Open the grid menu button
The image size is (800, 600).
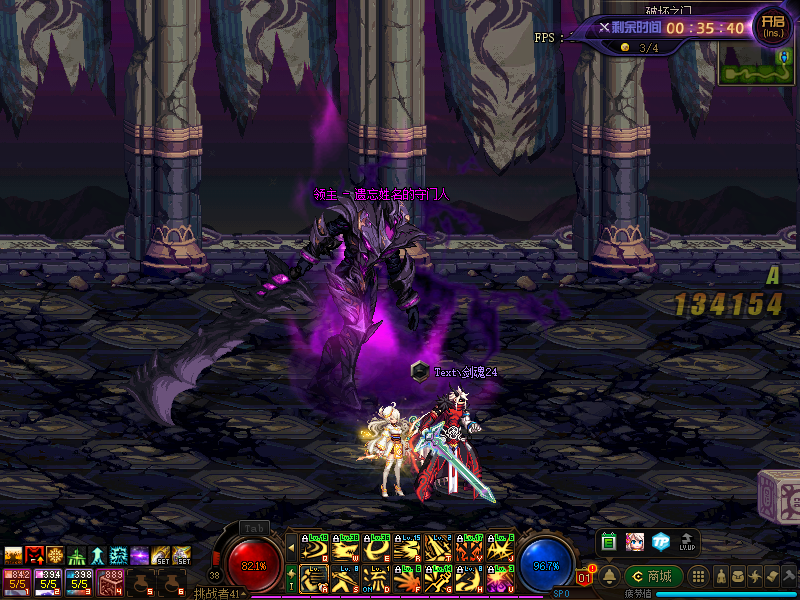(x=700, y=576)
